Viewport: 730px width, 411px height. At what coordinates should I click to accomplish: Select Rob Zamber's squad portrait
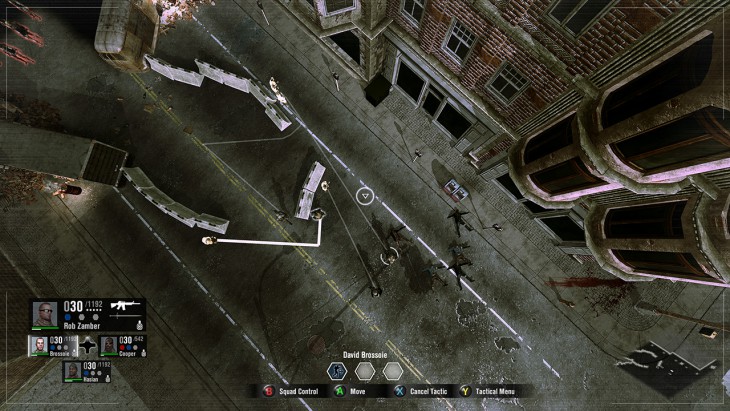(x=45, y=313)
